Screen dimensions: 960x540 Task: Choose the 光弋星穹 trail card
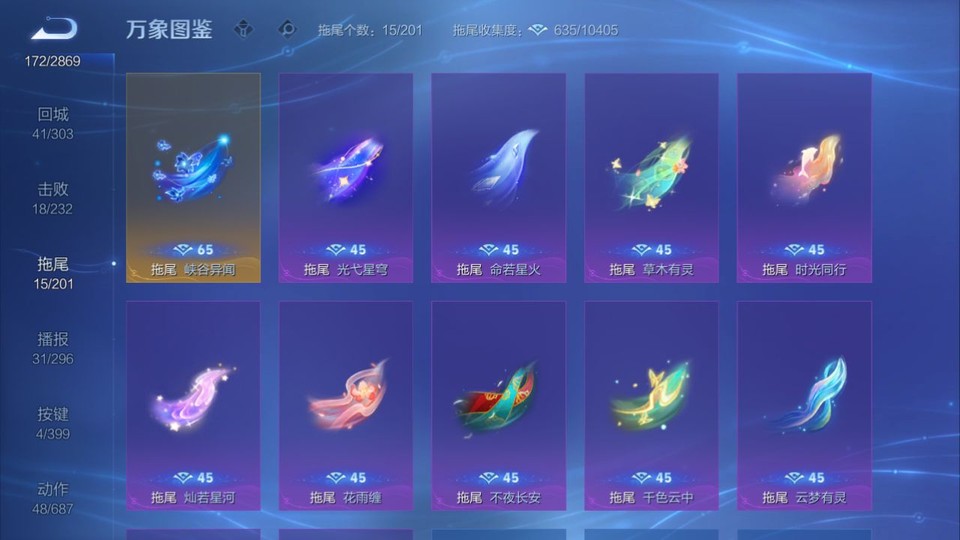[346, 177]
